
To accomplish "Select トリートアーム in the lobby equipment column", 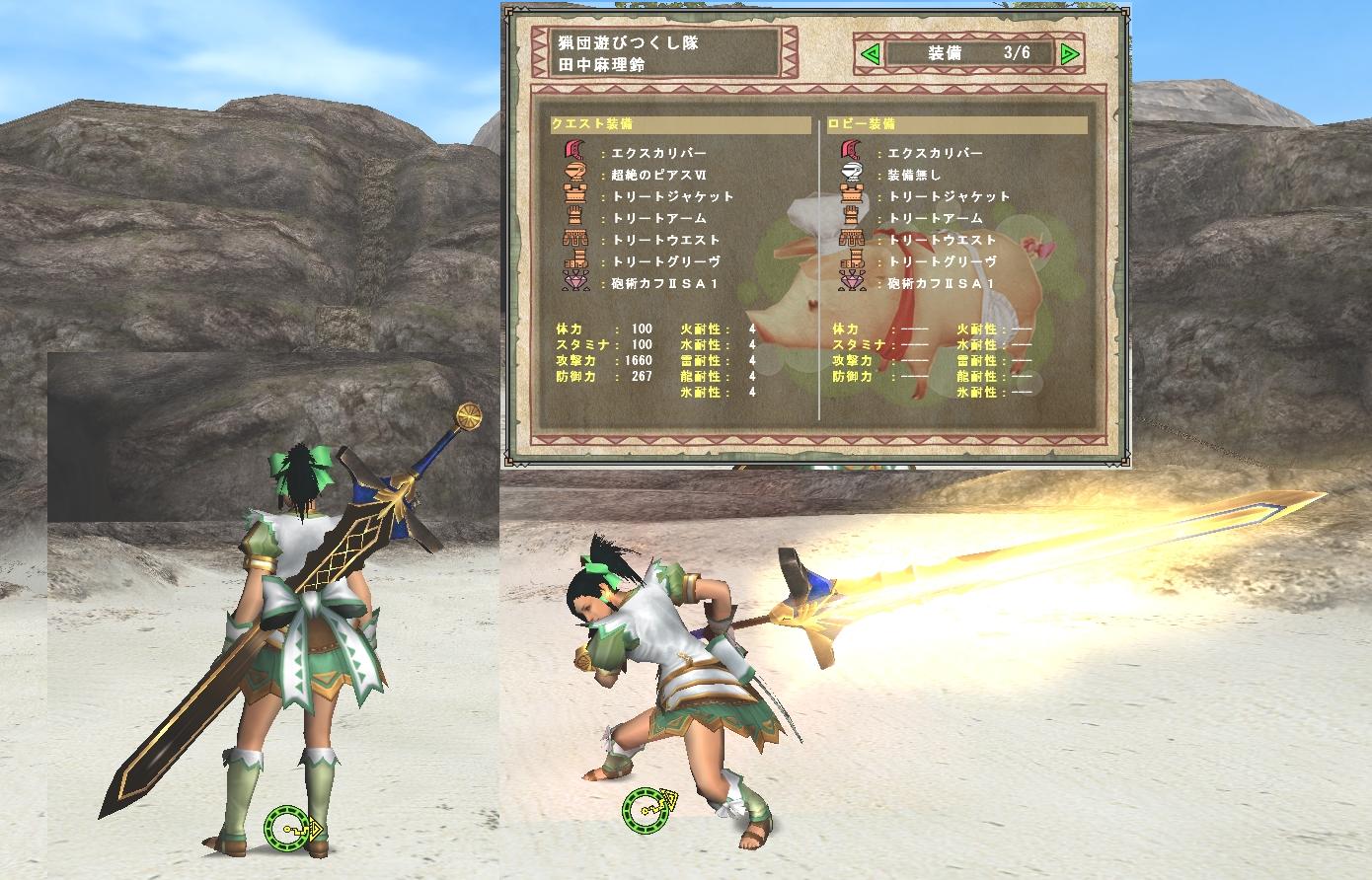I will pos(935,218).
